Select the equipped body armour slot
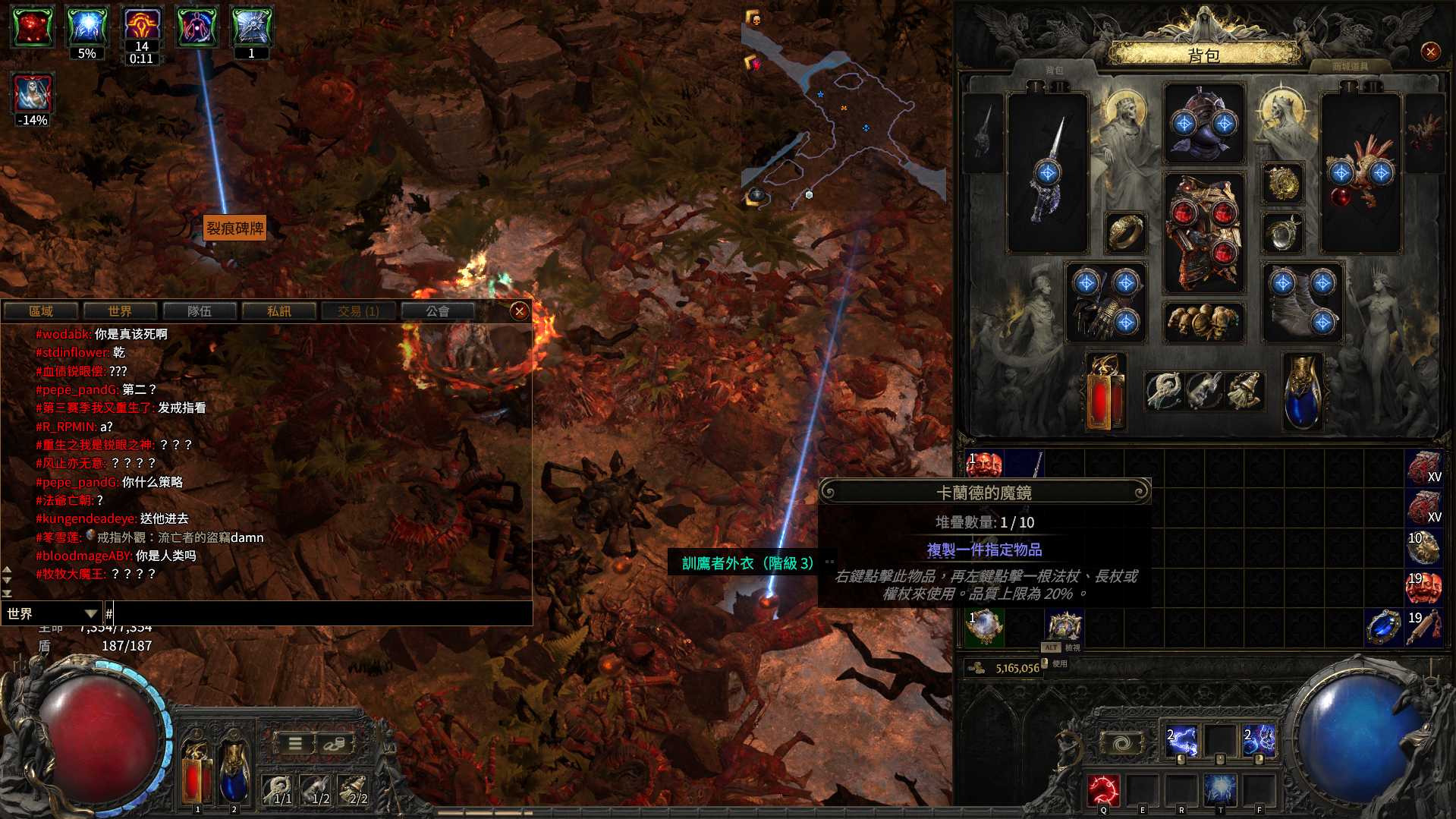 pyautogui.click(x=1204, y=232)
